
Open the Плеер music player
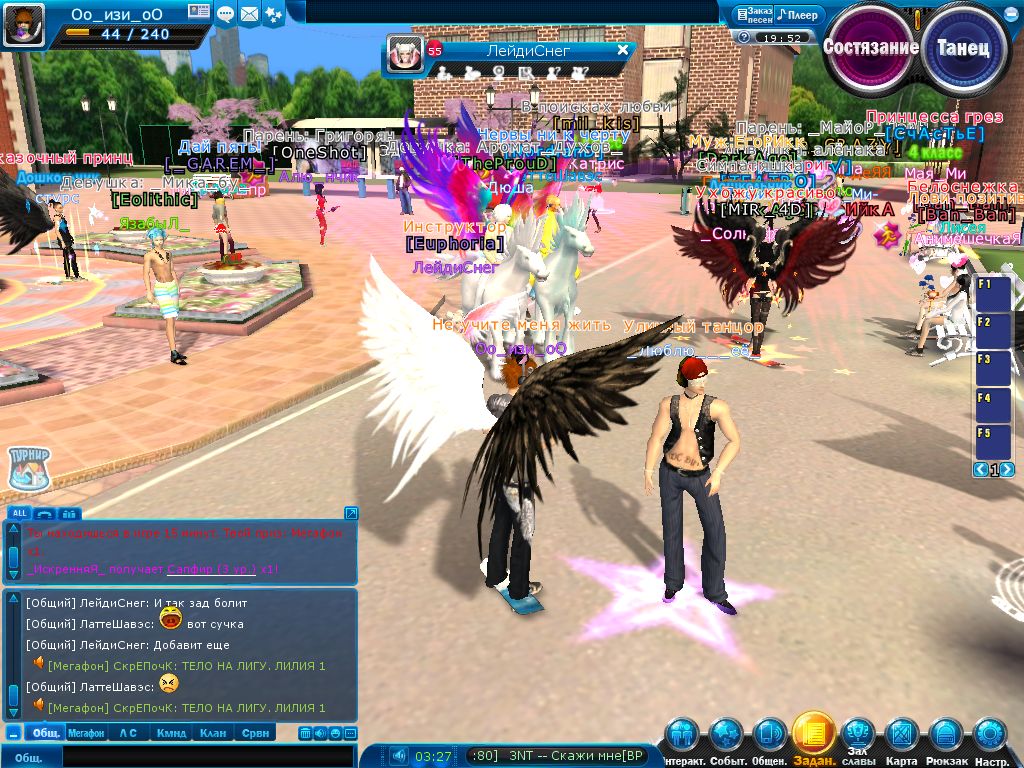[x=799, y=15]
